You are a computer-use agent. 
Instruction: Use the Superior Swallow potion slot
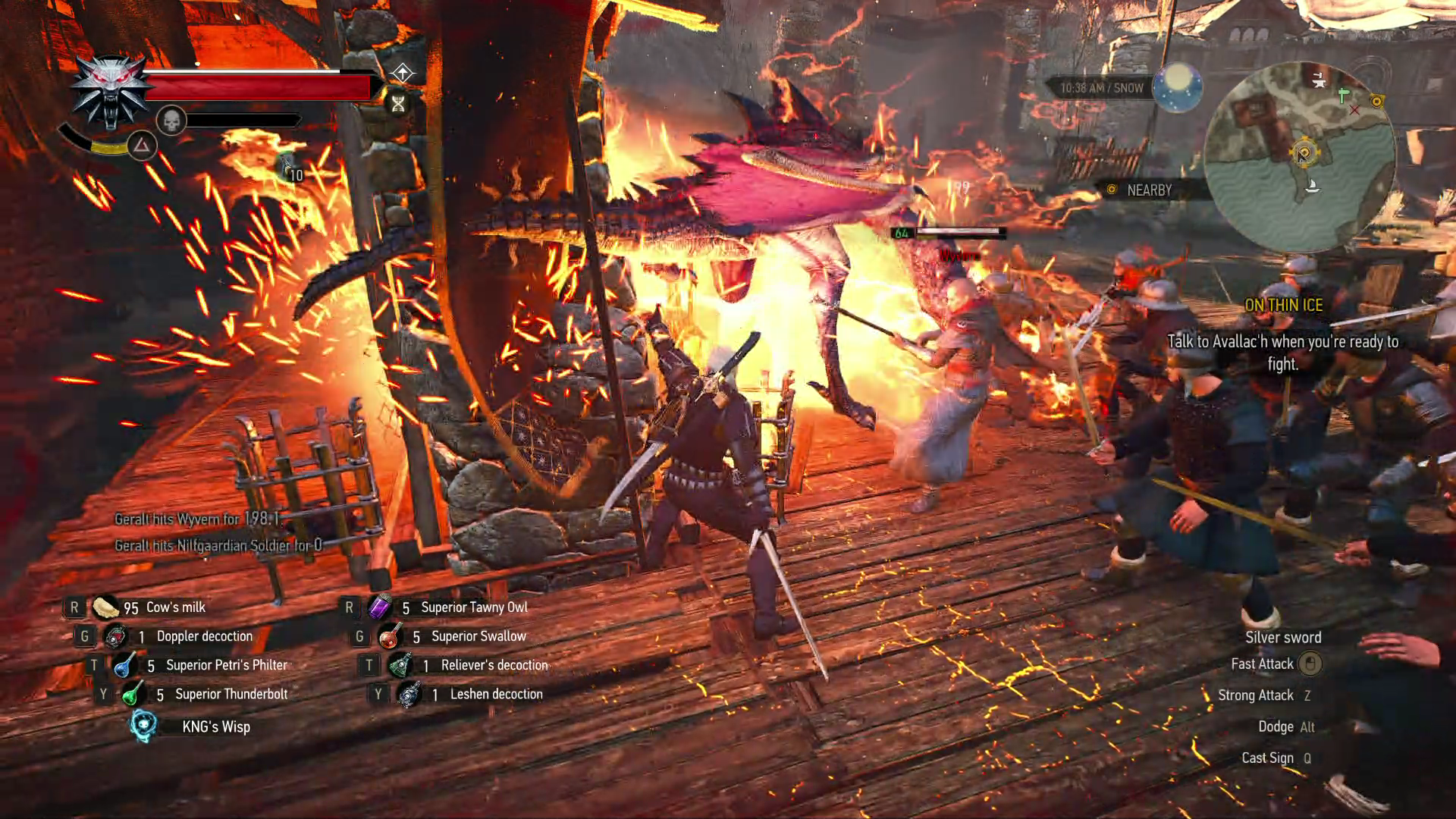pos(390,636)
